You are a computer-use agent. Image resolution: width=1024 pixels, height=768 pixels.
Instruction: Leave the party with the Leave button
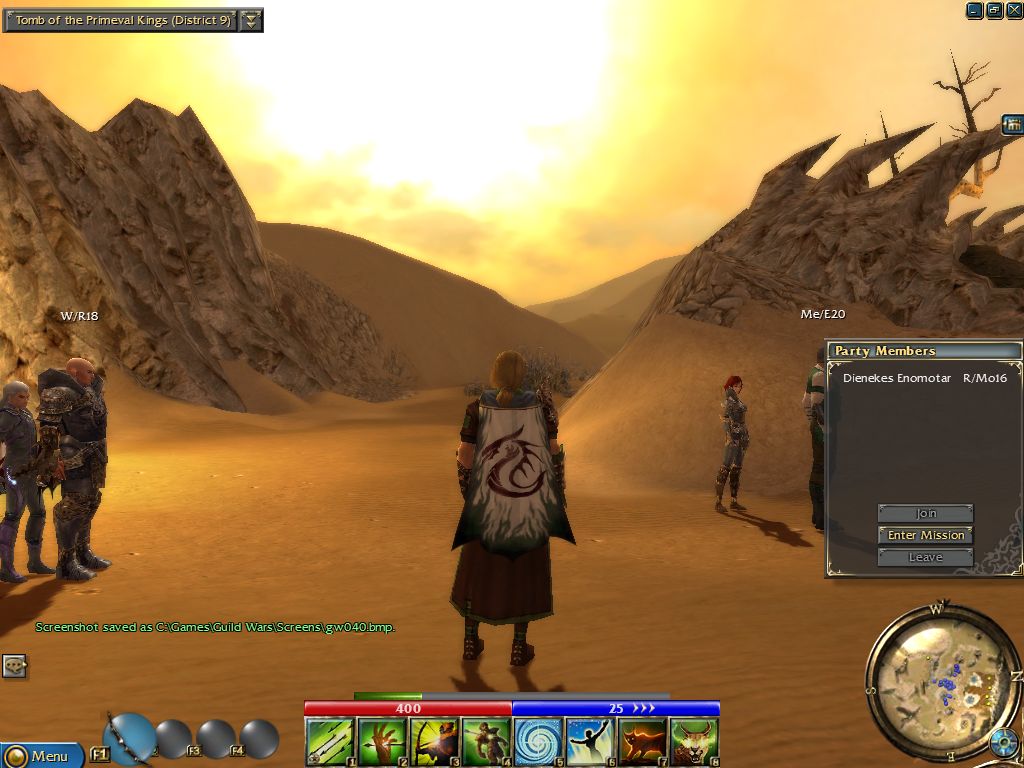click(925, 557)
